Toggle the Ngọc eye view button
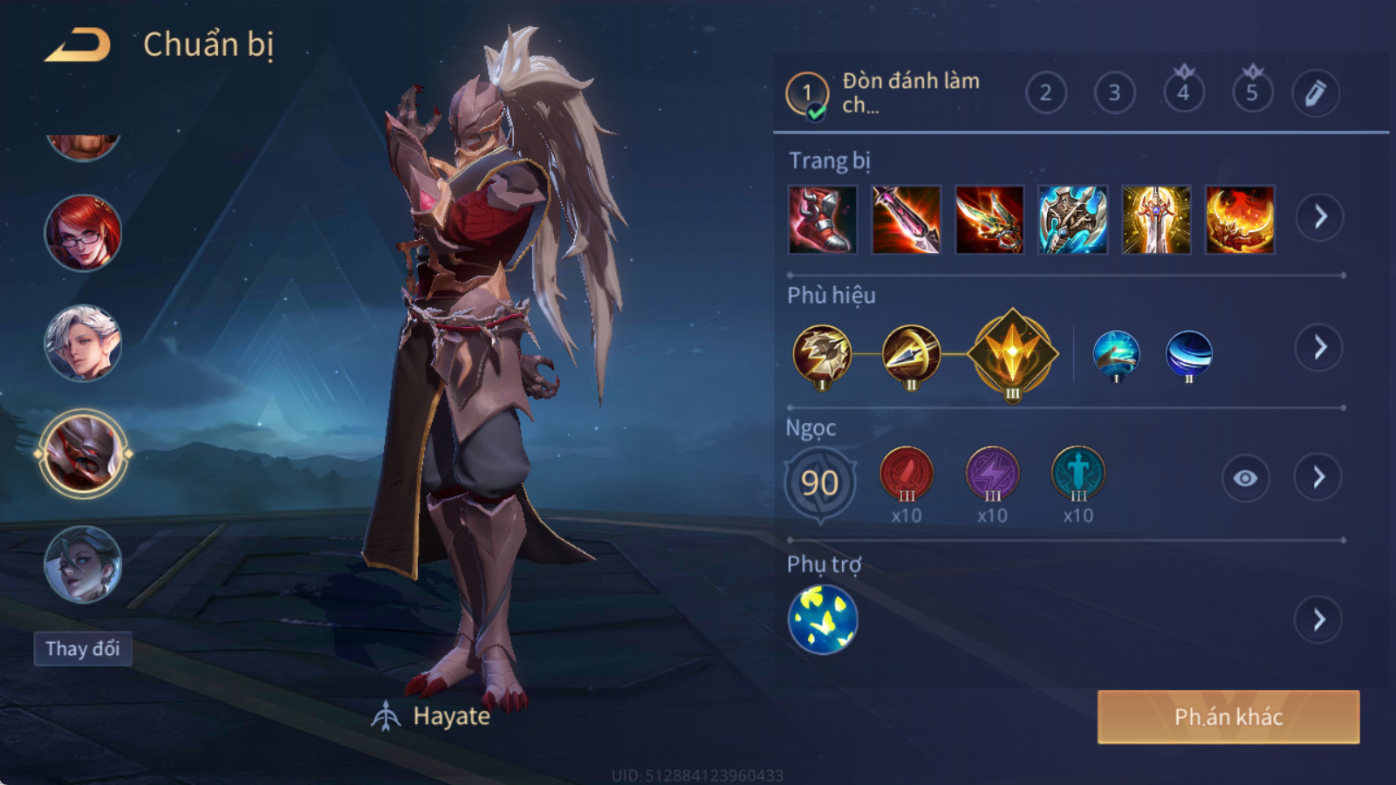 click(1245, 478)
